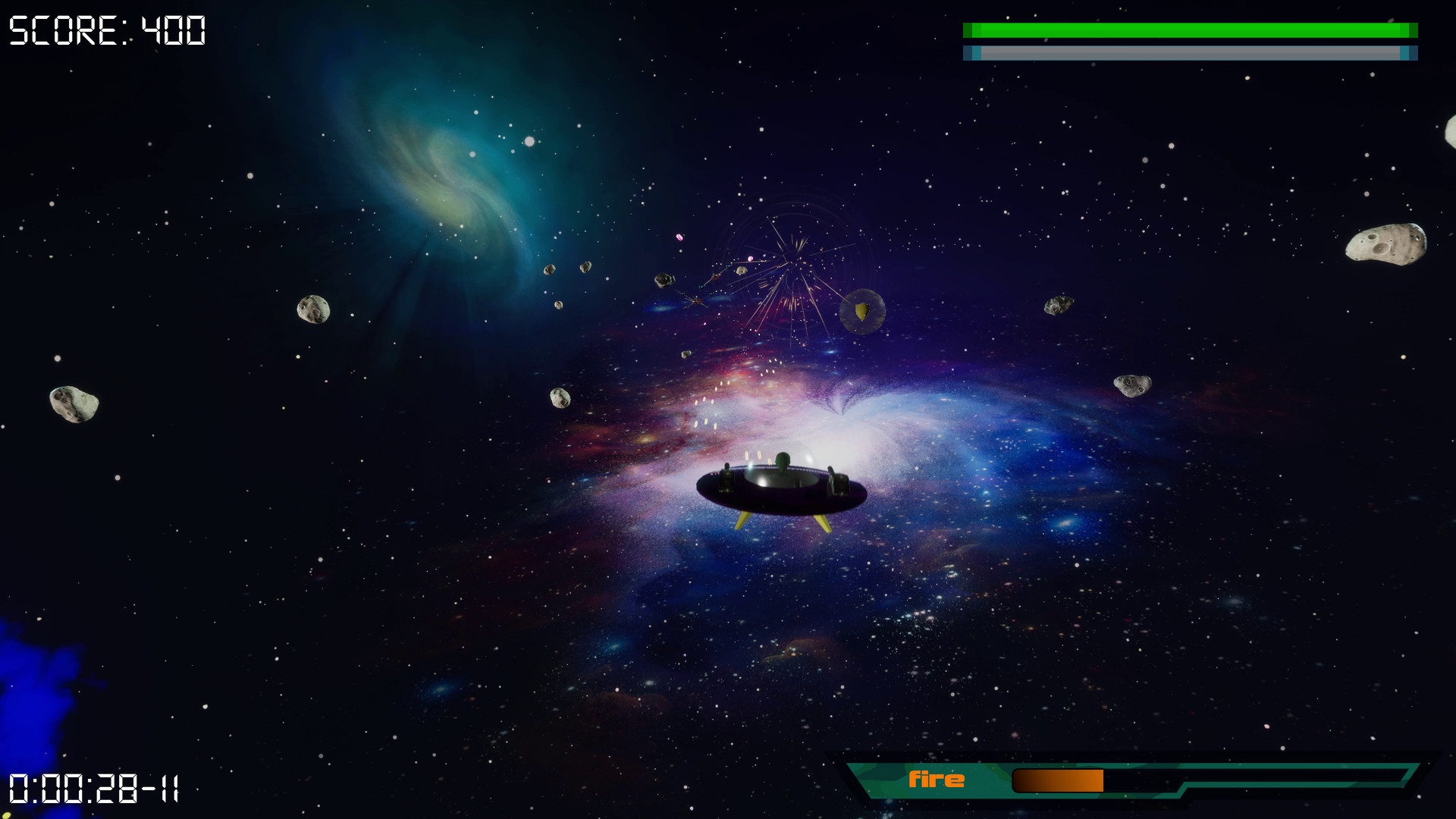Collect the yellow shield power-up orb
Image resolution: width=1456 pixels, height=819 pixels.
click(x=863, y=313)
